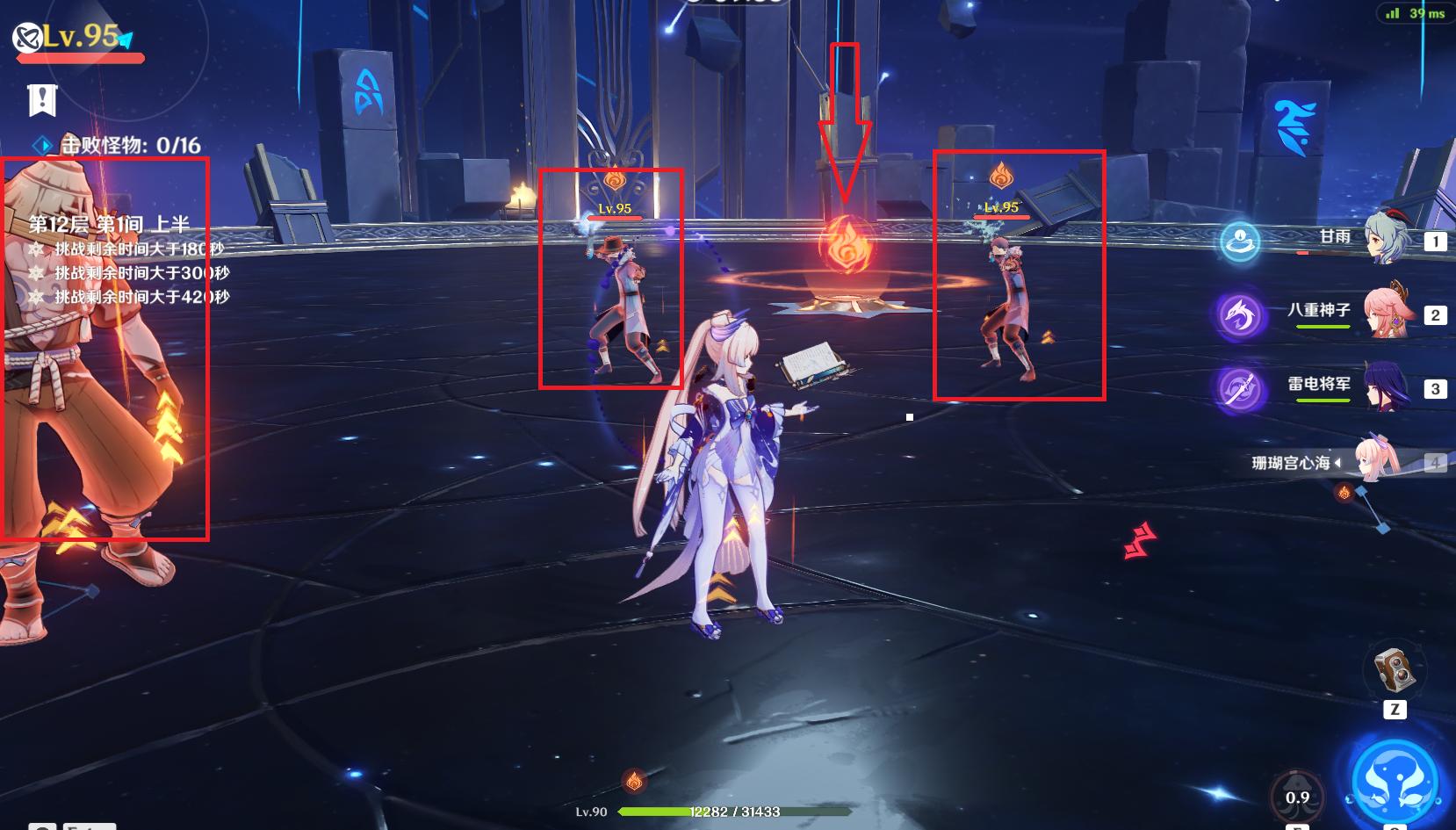This screenshot has width=1456, height=830.
Task: Open the challenge info banner icon
Action: pos(41,100)
